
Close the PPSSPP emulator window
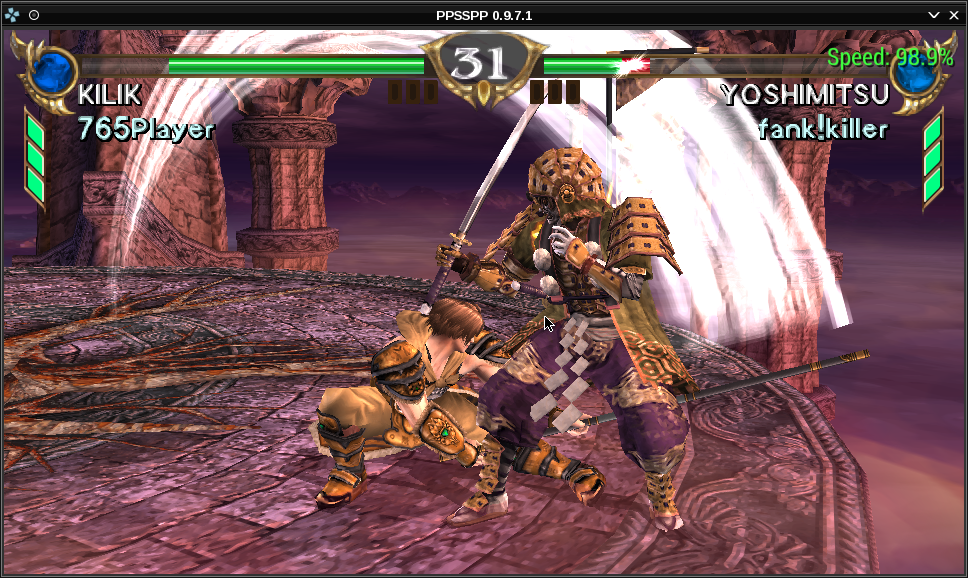tap(954, 14)
